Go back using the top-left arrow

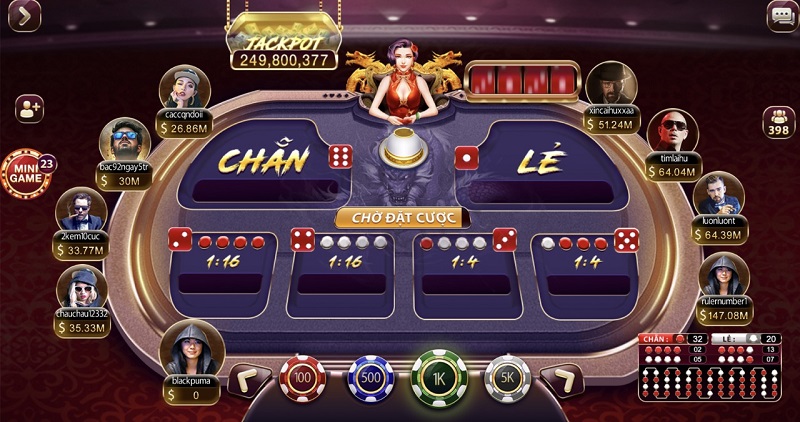point(18,17)
